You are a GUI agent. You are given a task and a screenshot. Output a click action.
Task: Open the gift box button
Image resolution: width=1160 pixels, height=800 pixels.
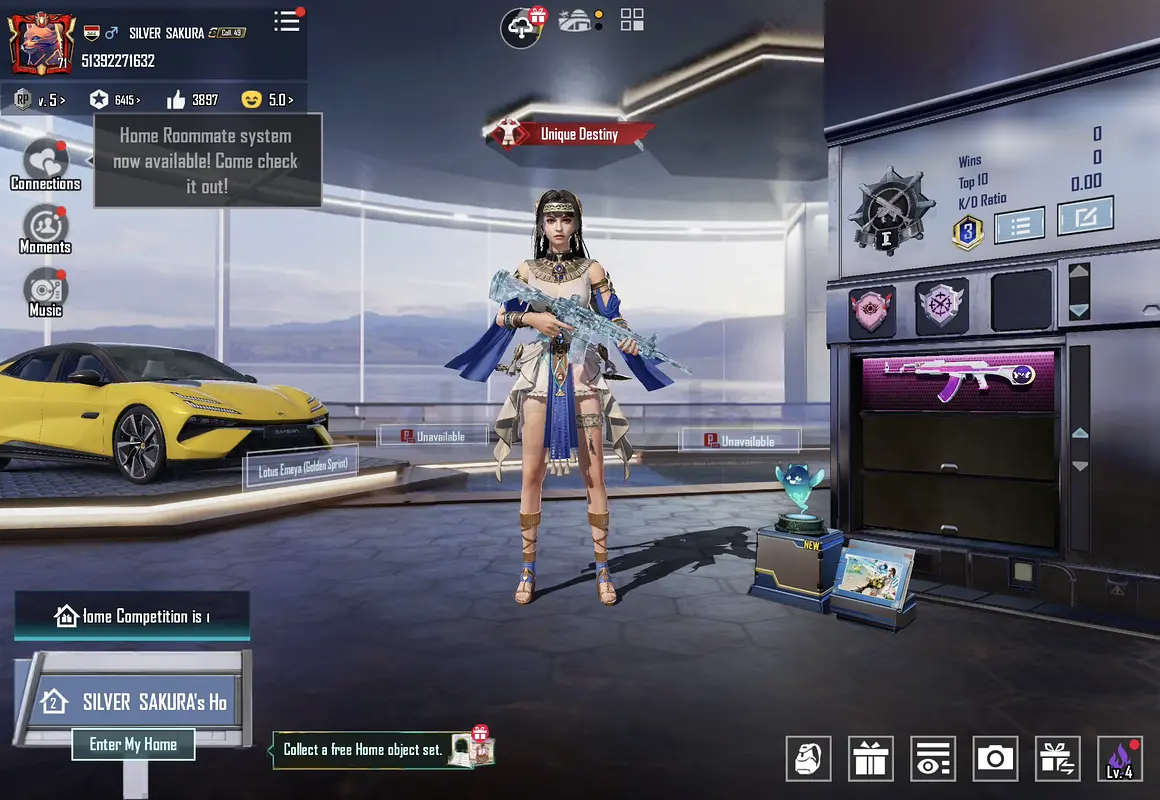coord(870,759)
